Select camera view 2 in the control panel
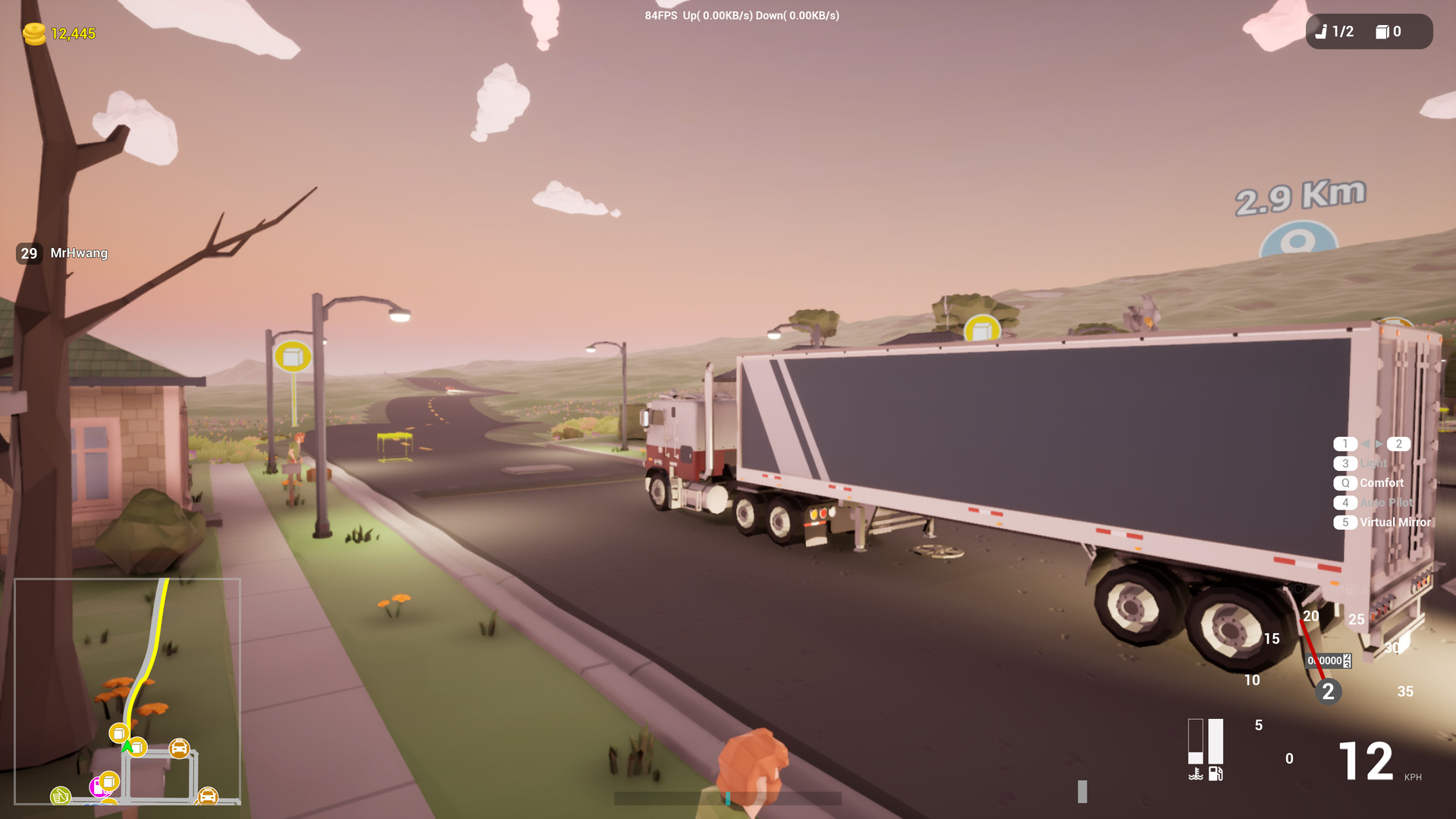This screenshot has width=1456, height=819. pos(1398,444)
